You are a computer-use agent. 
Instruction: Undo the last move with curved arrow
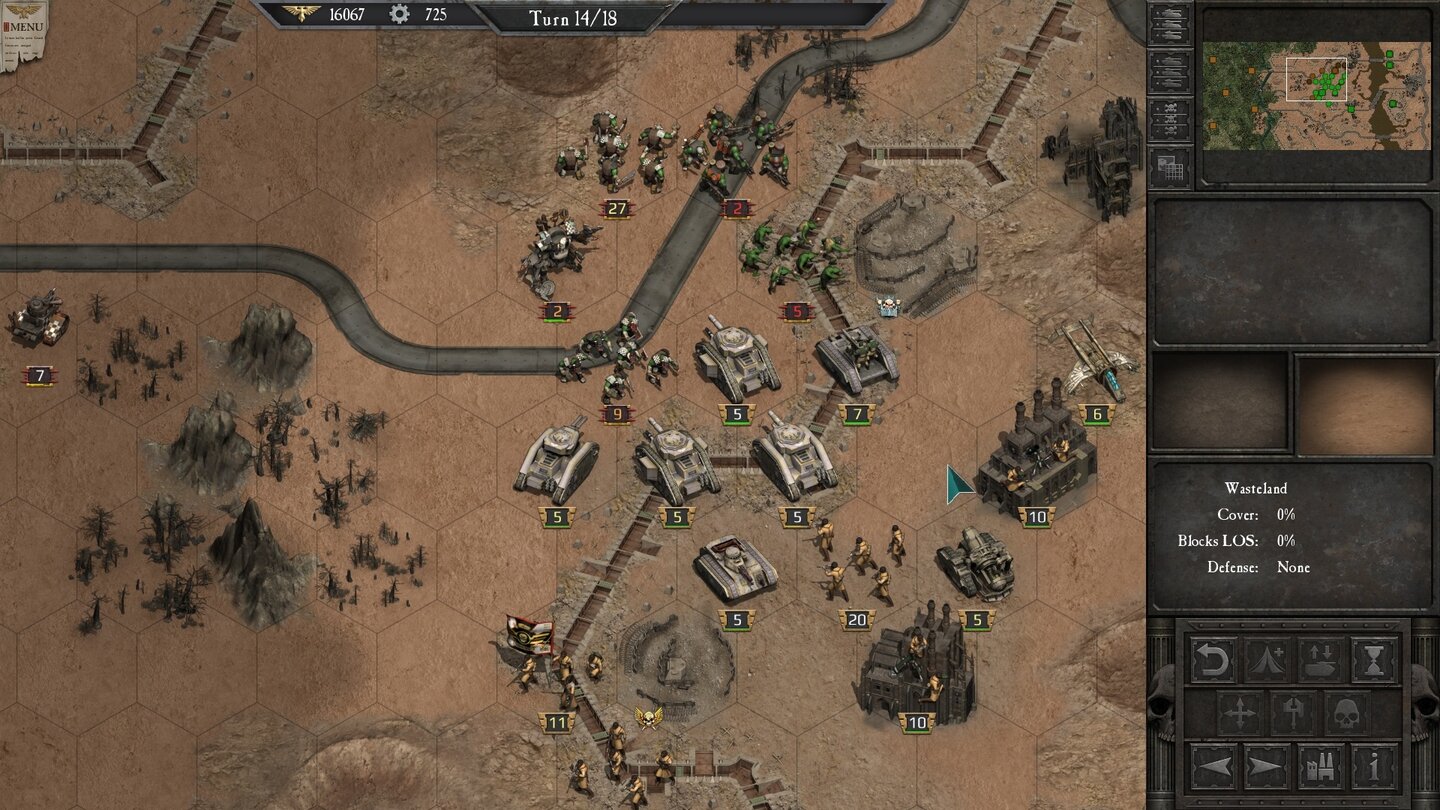coord(1213,660)
